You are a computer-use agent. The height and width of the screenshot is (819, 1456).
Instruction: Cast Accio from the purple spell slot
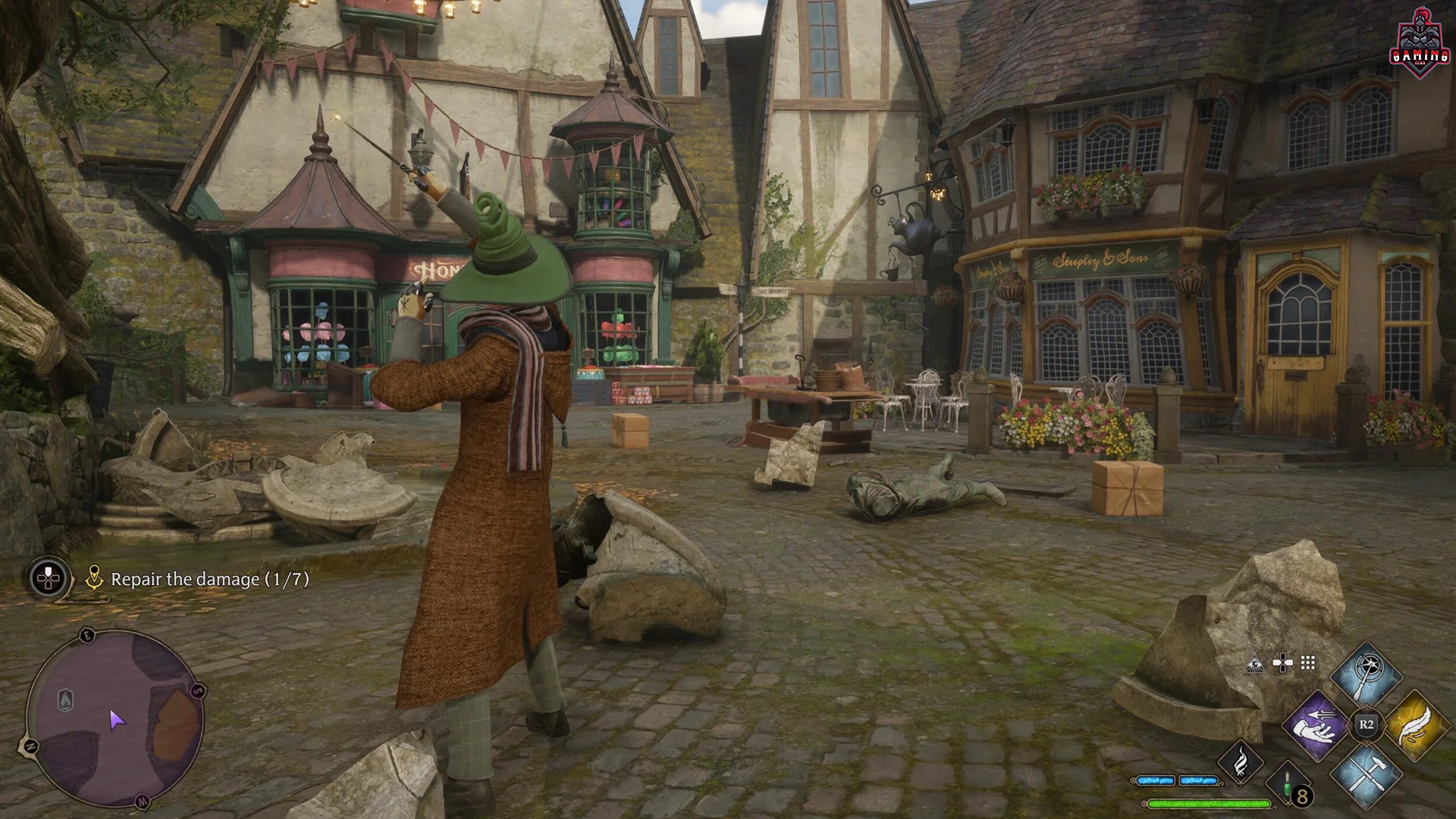tap(1316, 724)
